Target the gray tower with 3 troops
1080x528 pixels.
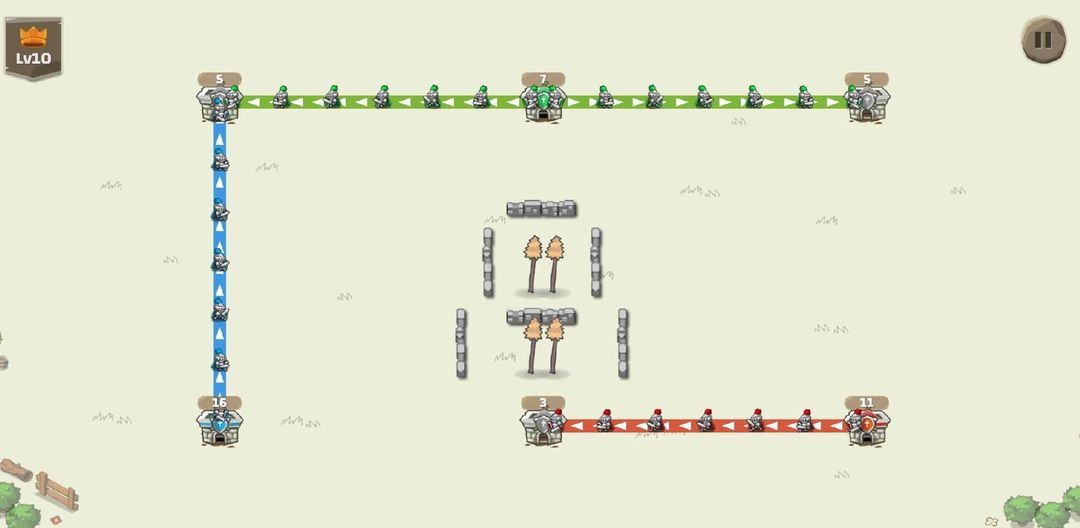(542, 425)
